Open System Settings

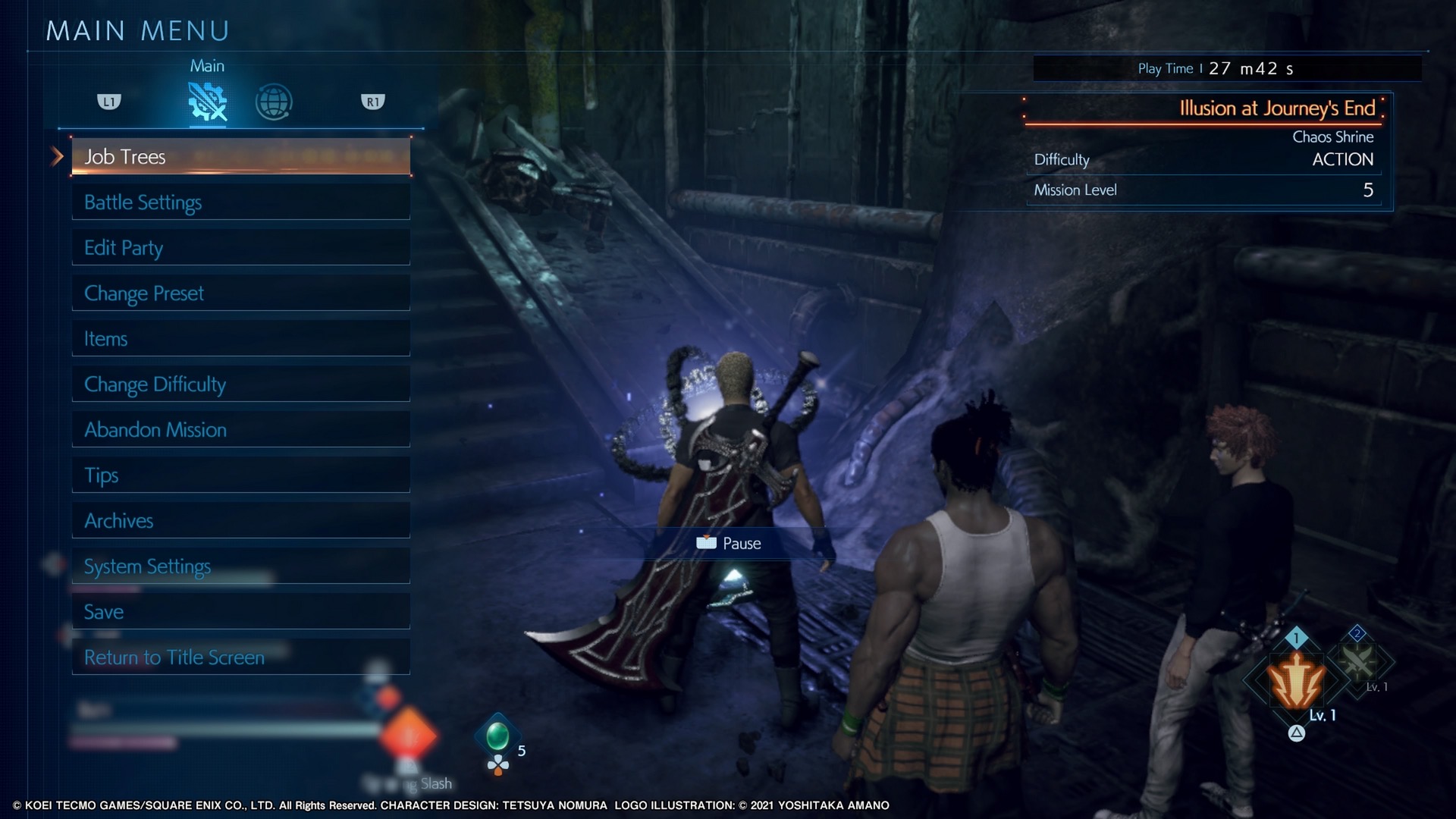point(240,566)
